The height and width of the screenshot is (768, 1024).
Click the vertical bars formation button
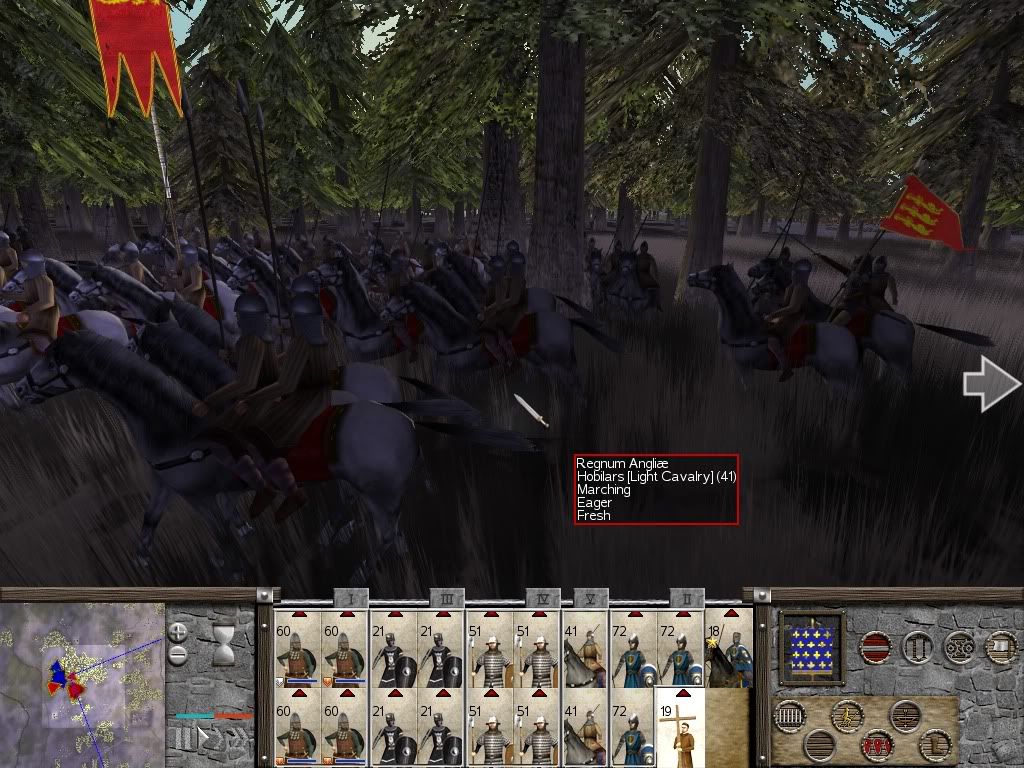tap(790, 716)
